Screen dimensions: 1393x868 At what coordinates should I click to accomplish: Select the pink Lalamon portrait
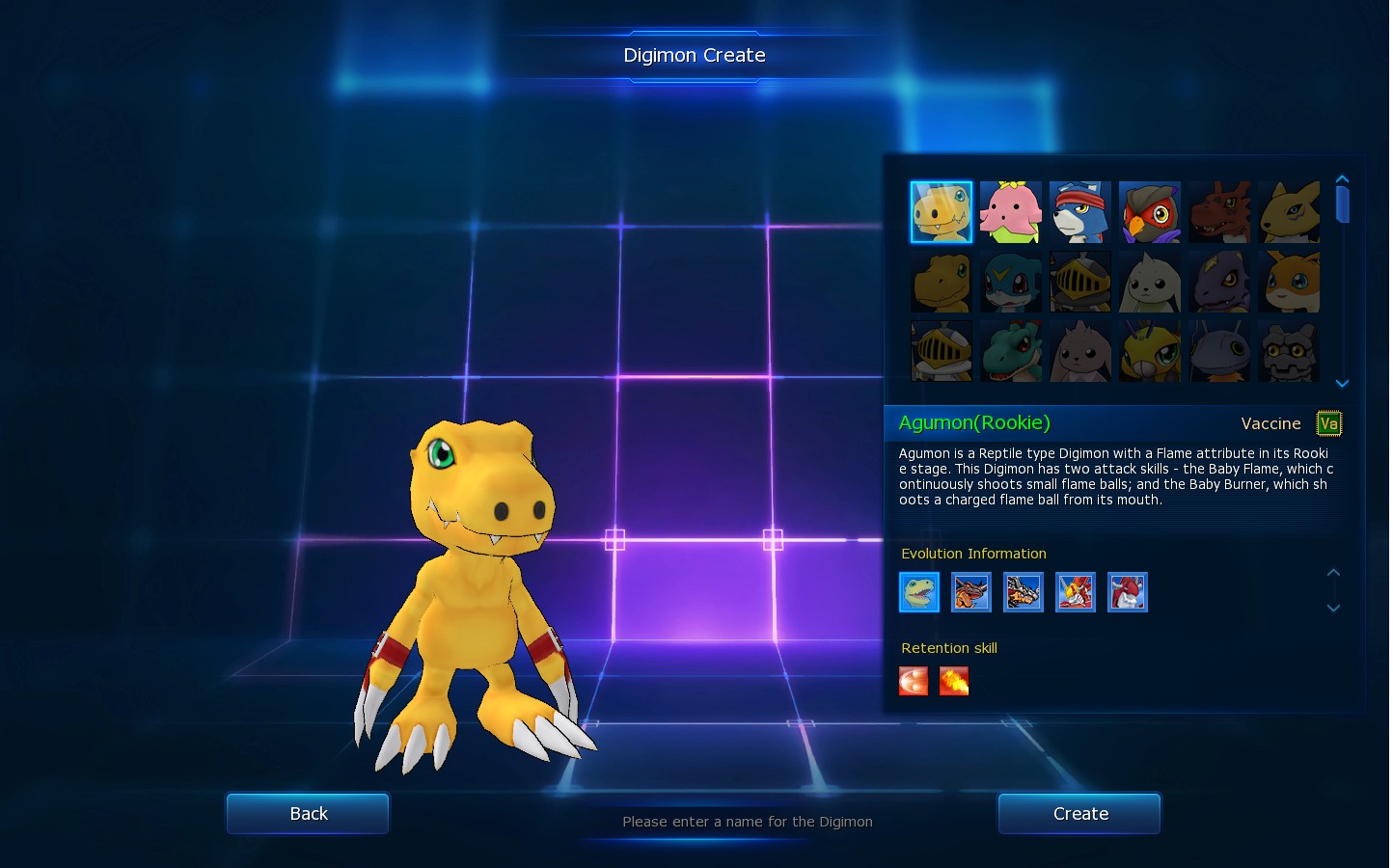(1010, 212)
